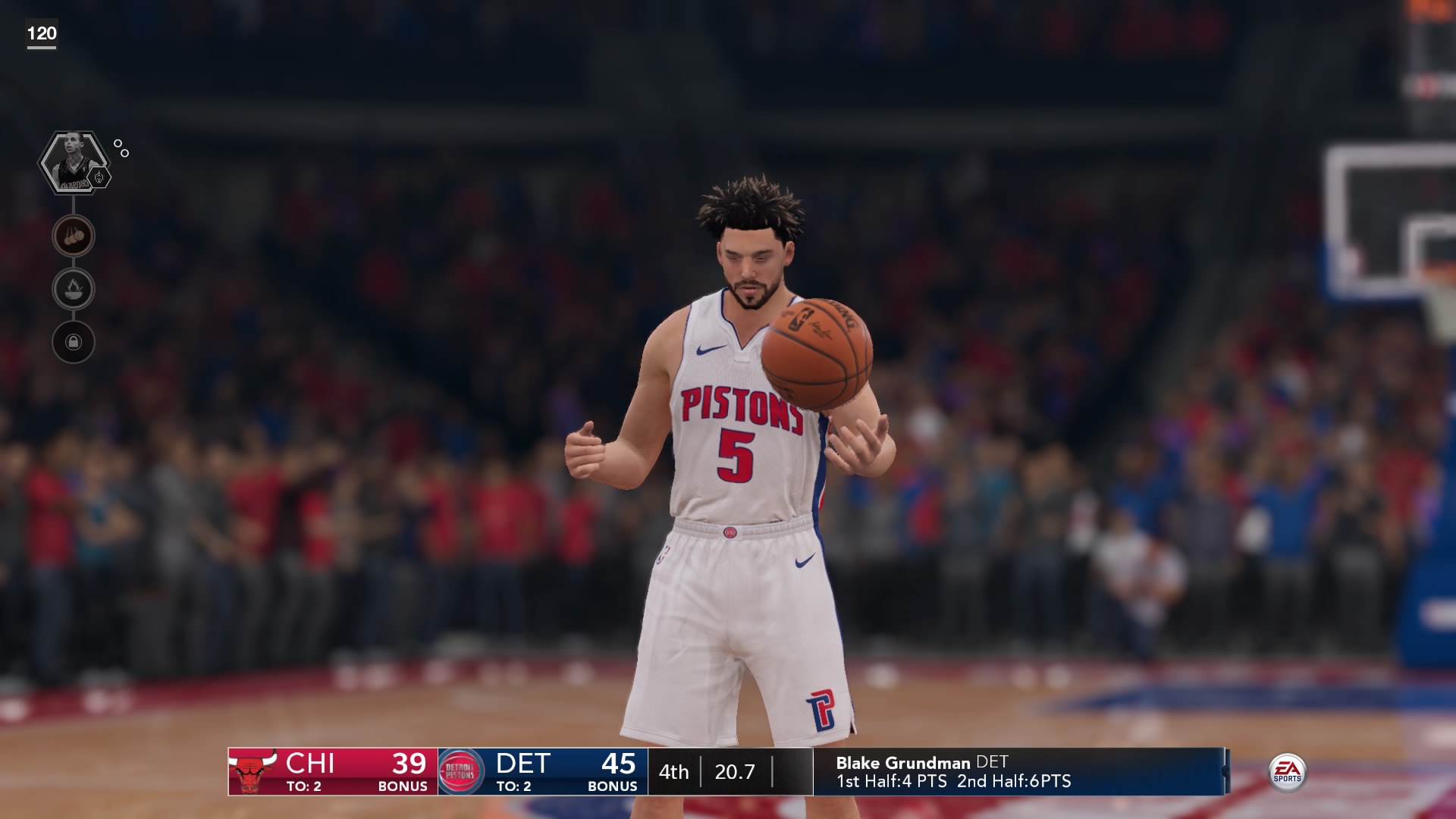Select the dual basketballs ability icon
1456x819 pixels.
click(x=72, y=235)
